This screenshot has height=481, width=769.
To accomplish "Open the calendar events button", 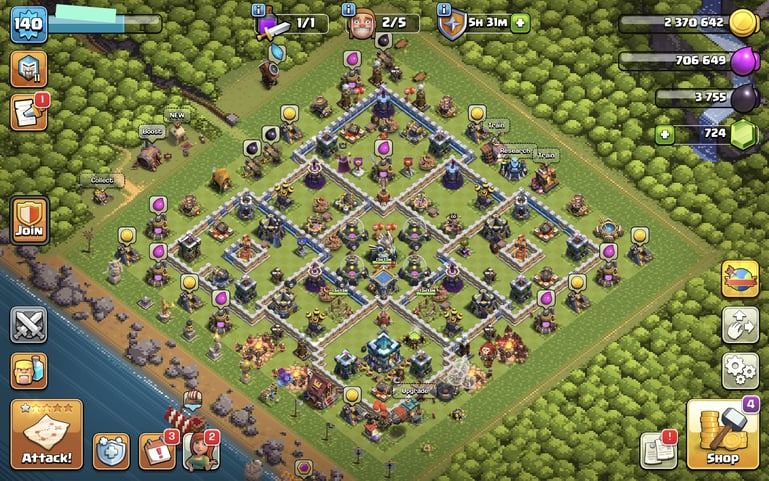I will click(x=156, y=451).
